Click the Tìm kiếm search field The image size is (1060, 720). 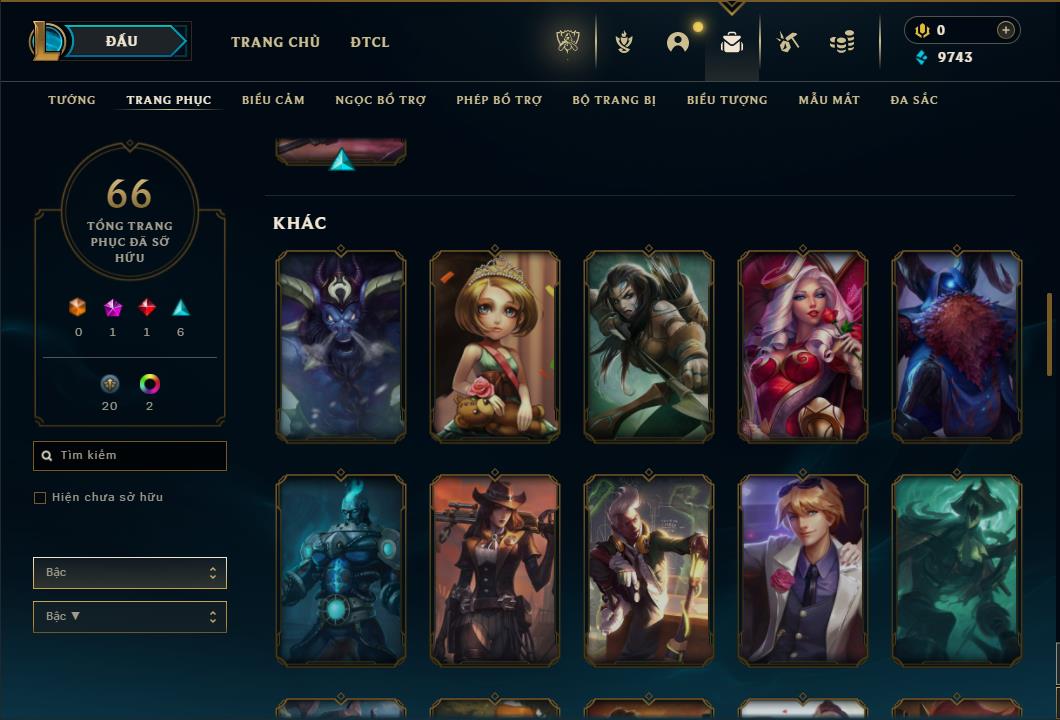pyautogui.click(x=130, y=456)
